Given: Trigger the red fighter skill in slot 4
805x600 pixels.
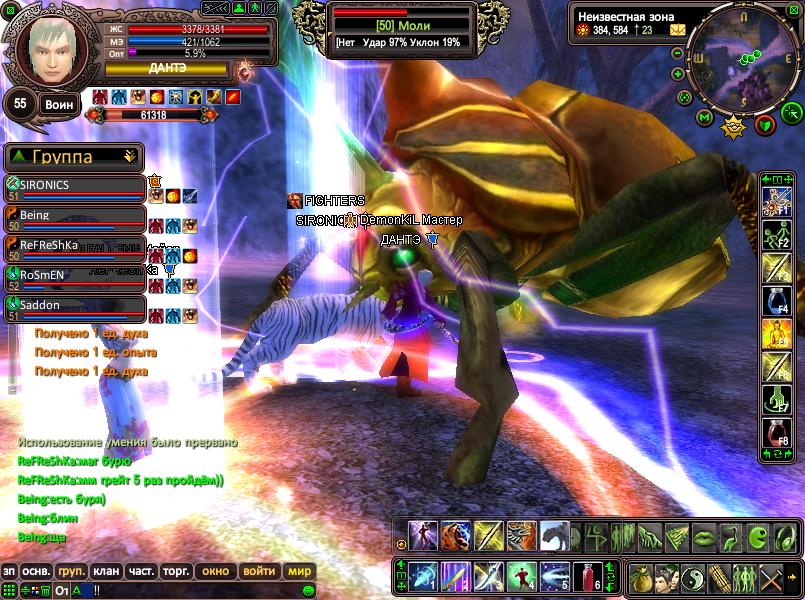Looking at the screenshot, I should [521, 576].
